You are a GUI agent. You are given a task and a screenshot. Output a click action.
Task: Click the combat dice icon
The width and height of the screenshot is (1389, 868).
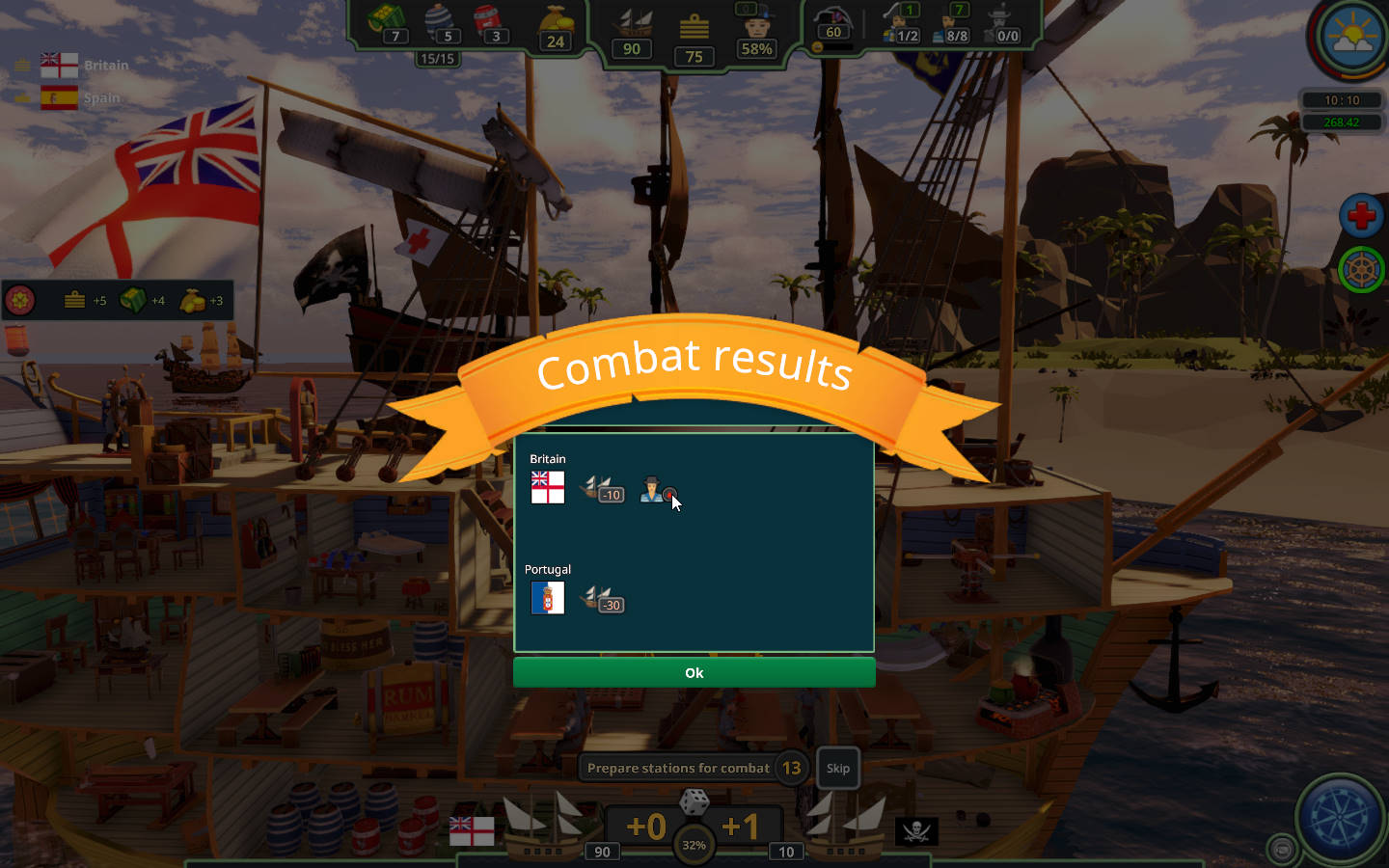pos(694,800)
